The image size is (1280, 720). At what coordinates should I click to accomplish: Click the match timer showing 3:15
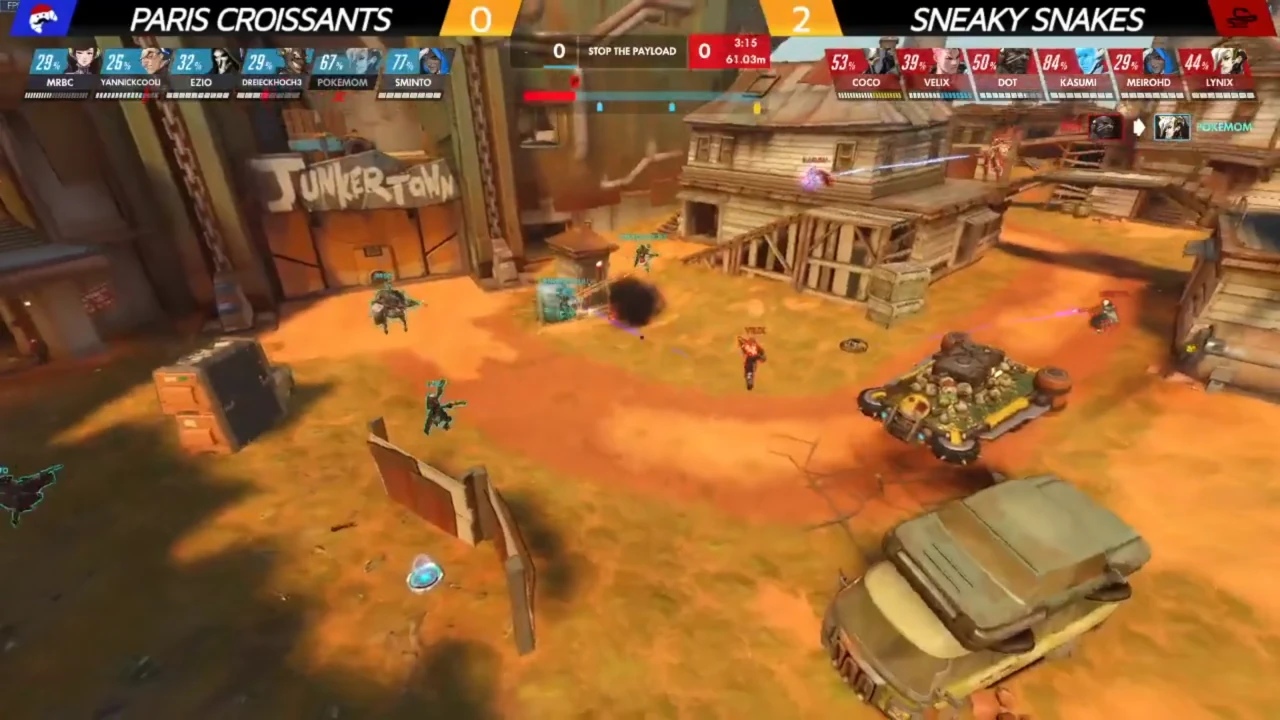point(744,44)
